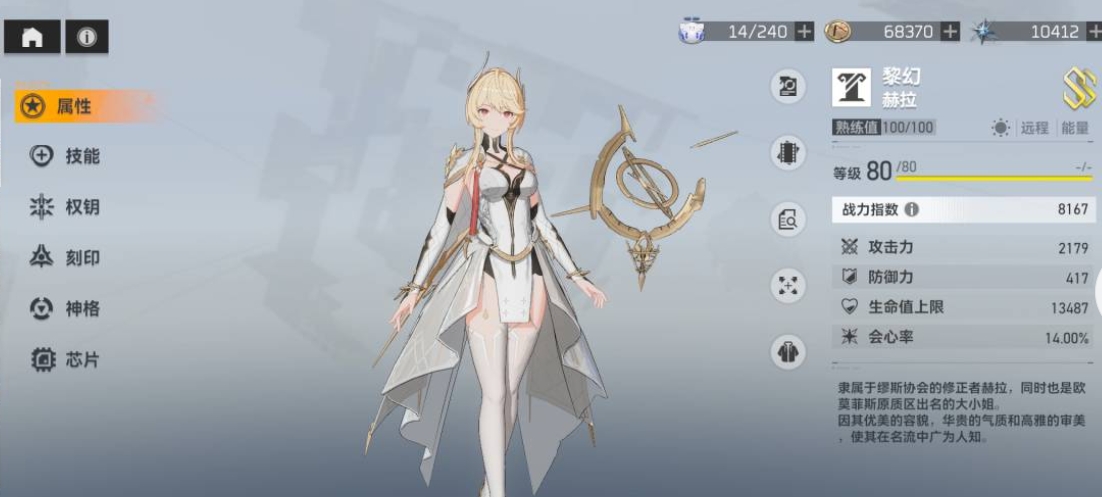
Task: Return to the home screen
Action: (32, 38)
